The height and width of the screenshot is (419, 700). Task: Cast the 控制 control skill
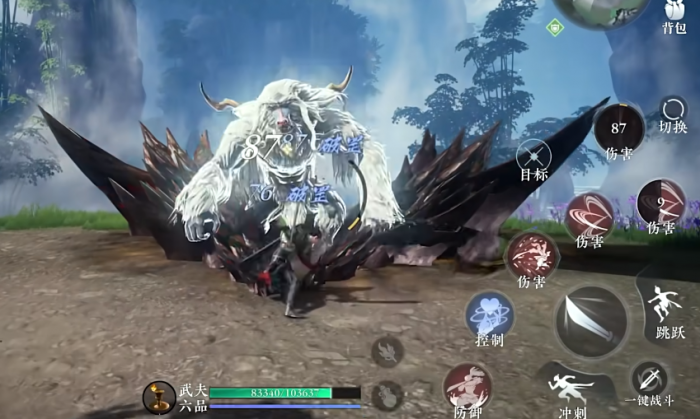(x=489, y=314)
